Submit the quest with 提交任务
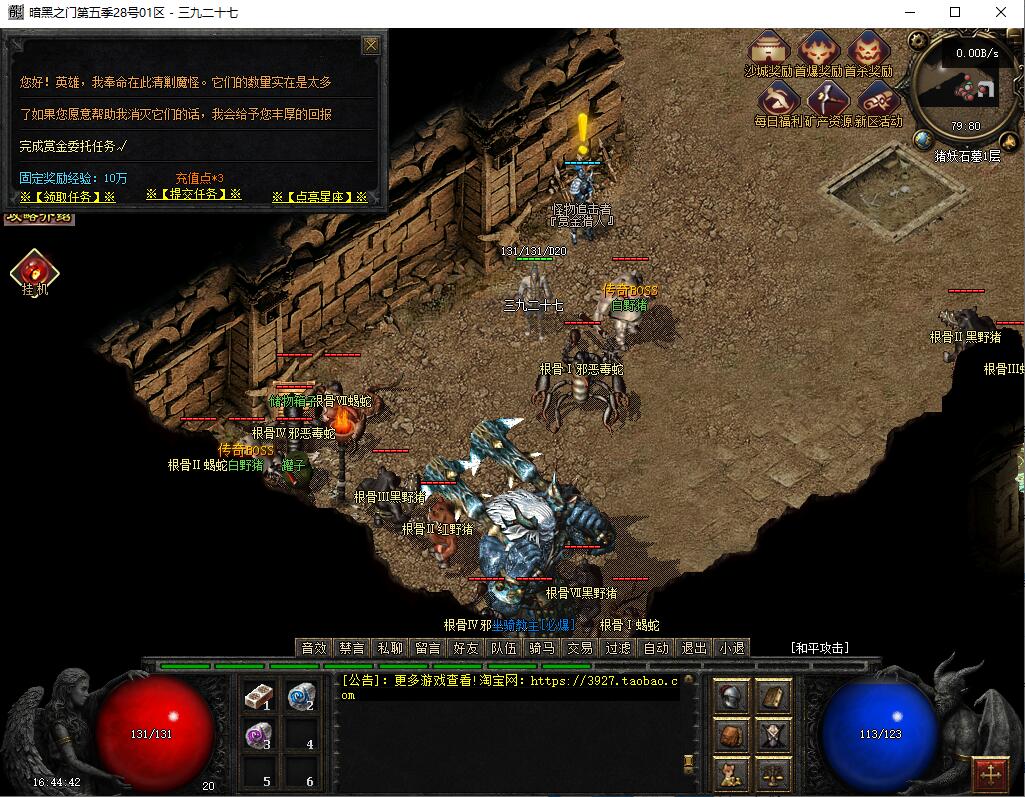 coord(194,194)
